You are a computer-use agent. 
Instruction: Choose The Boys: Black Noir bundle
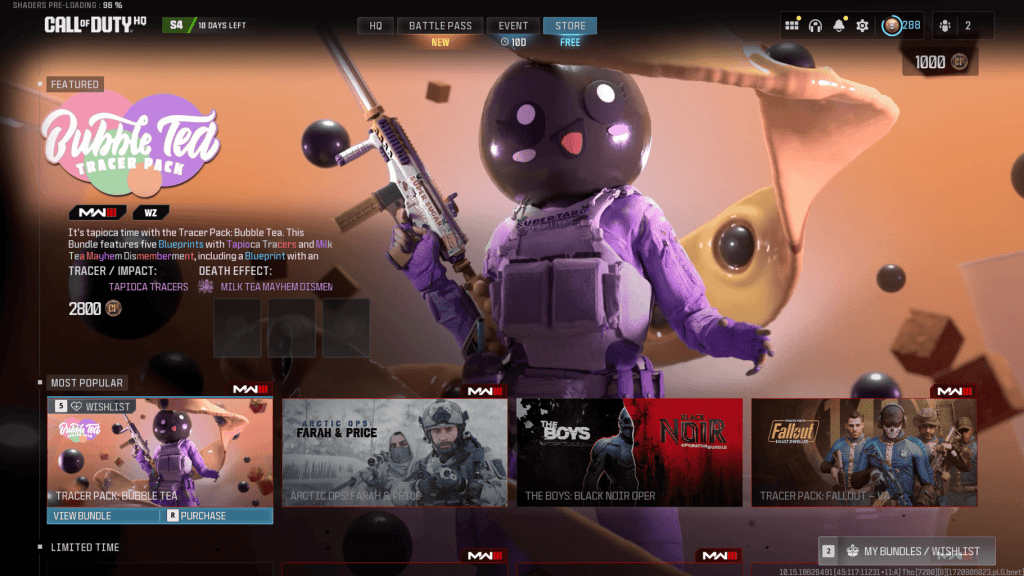click(x=629, y=452)
